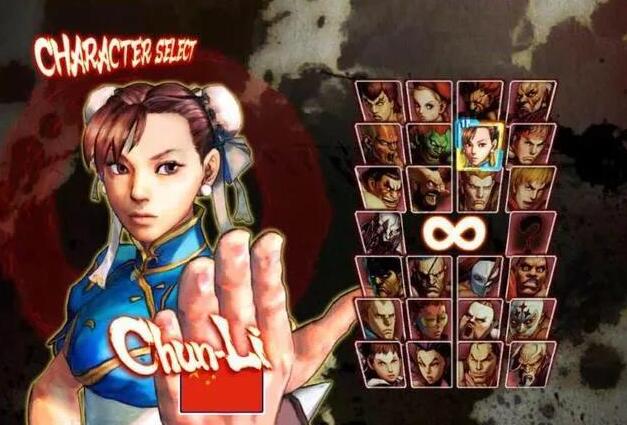Image resolution: width=627 pixels, height=425 pixels.
Task: Pick blond-haired Ken's portrait
Action: pos(531,189)
